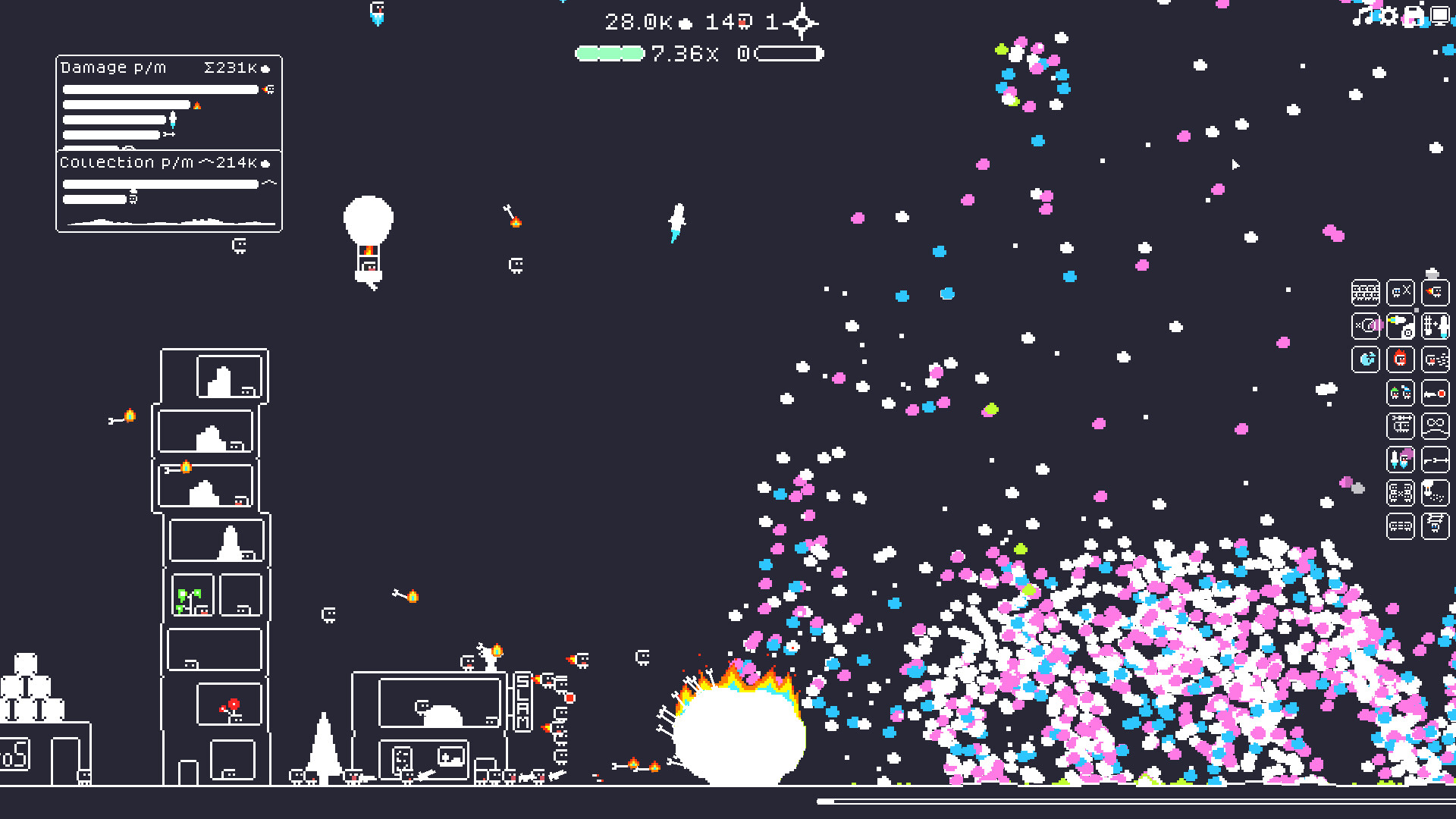Toggle fullscreen with the monitor icon
This screenshot has height=819, width=1456.
[1440, 16]
